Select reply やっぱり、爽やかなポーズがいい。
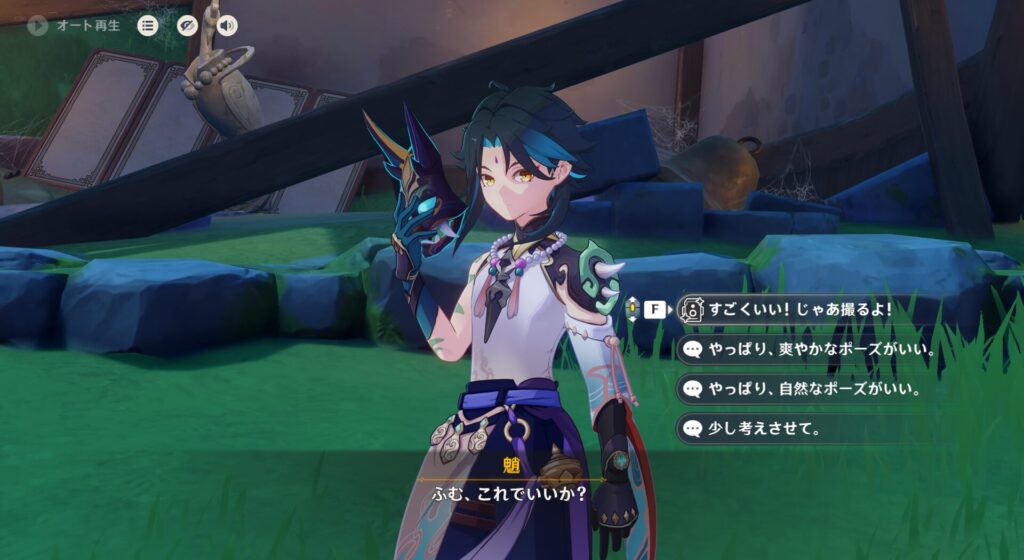This screenshot has height=560, width=1024. pos(810,350)
